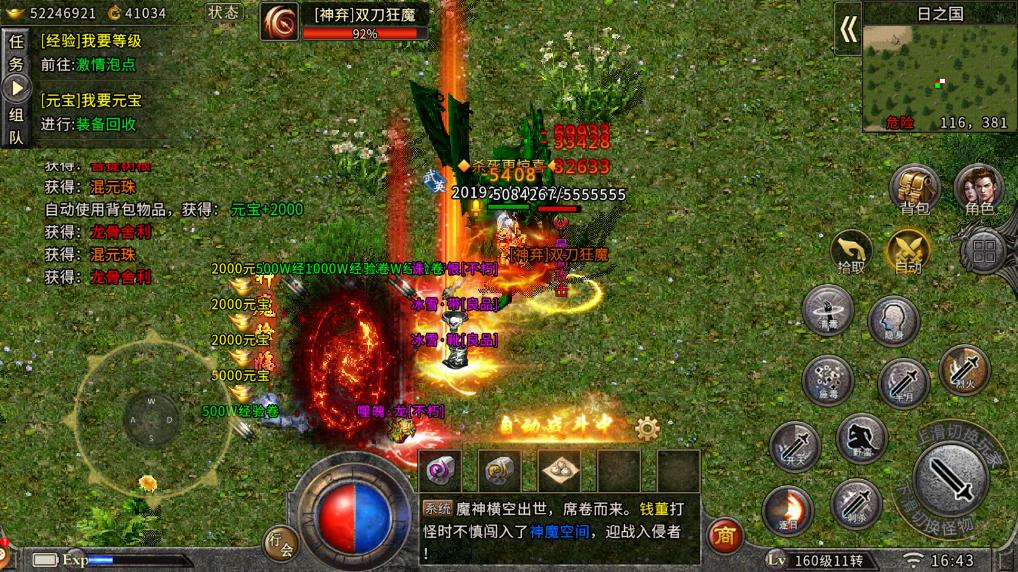Use the 半月 half-moon slash skill

(904, 383)
